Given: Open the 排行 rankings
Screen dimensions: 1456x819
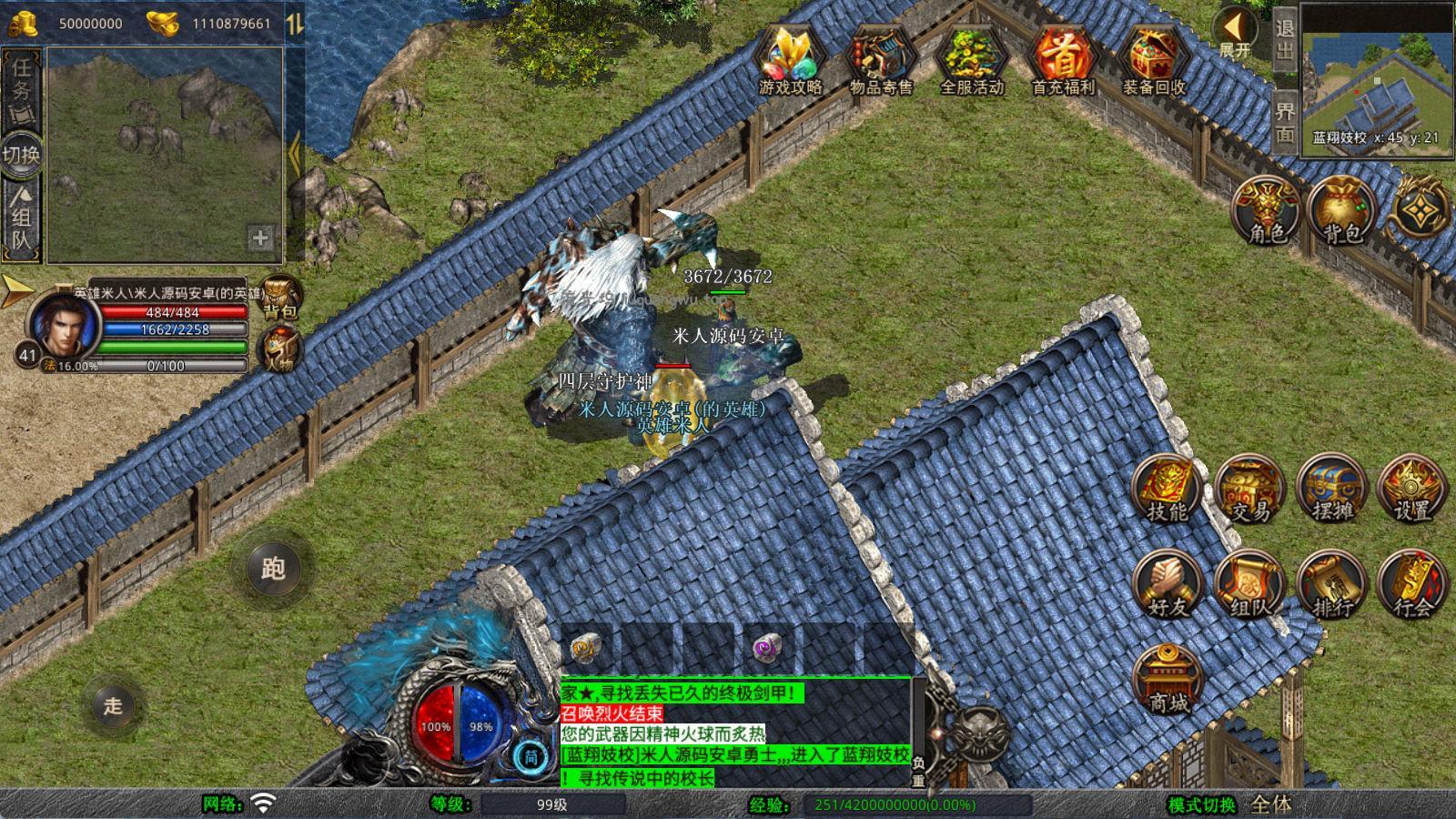Looking at the screenshot, I should (1331, 584).
